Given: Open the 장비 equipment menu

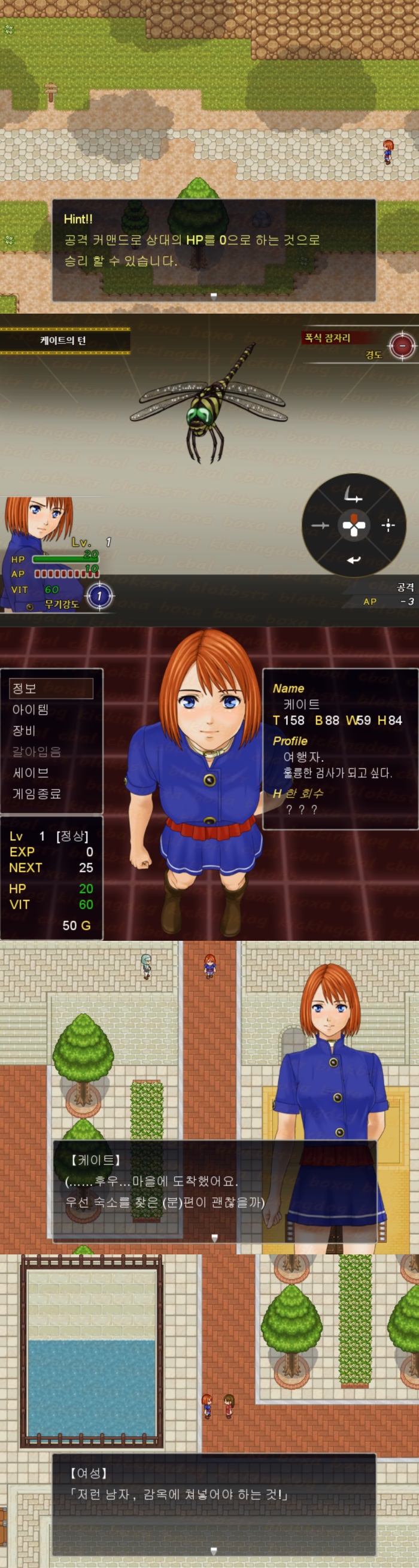Looking at the screenshot, I should click(25, 730).
